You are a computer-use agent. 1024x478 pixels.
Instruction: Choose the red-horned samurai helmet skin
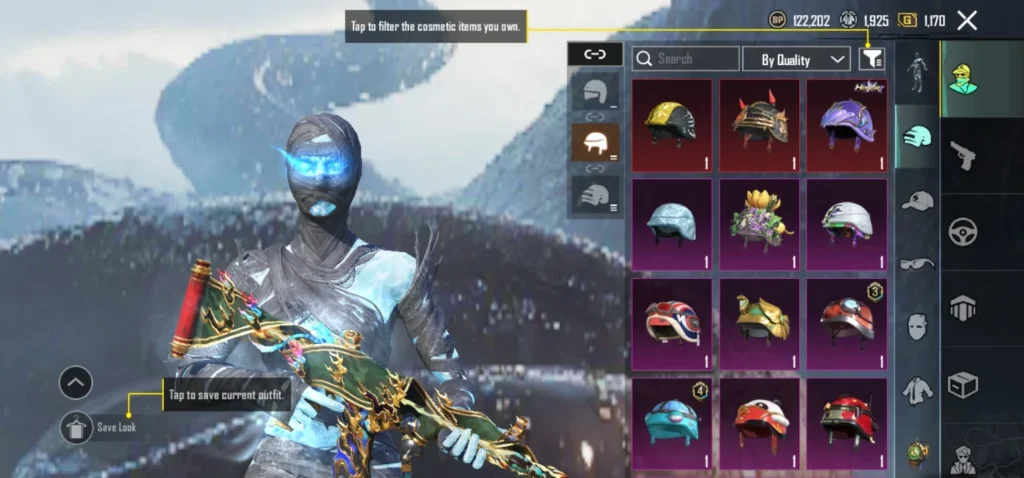pyautogui.click(x=760, y=125)
